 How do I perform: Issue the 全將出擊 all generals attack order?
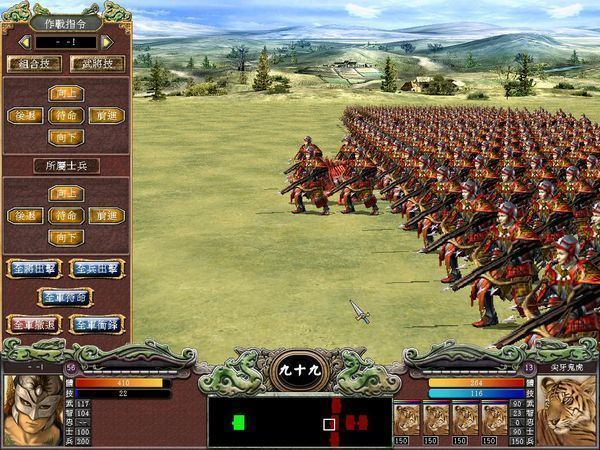(x=33, y=268)
